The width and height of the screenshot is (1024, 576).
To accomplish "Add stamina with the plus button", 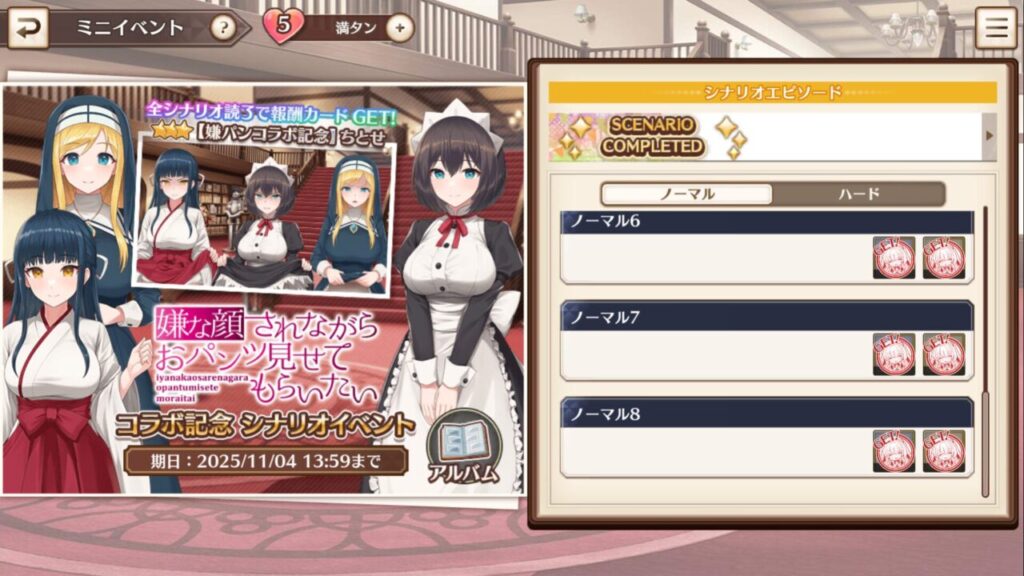I will click(x=399, y=28).
